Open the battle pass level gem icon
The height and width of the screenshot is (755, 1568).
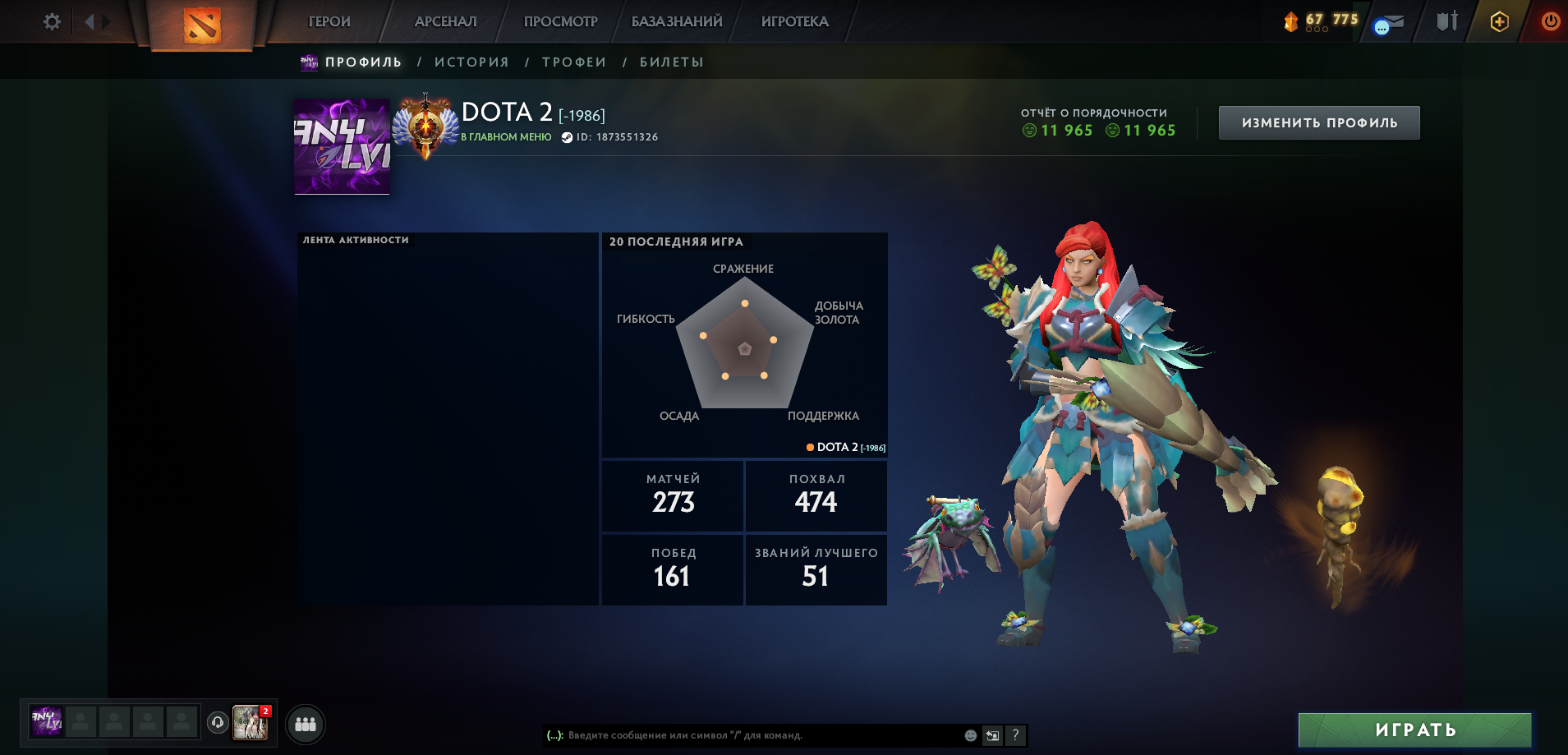tap(1292, 21)
